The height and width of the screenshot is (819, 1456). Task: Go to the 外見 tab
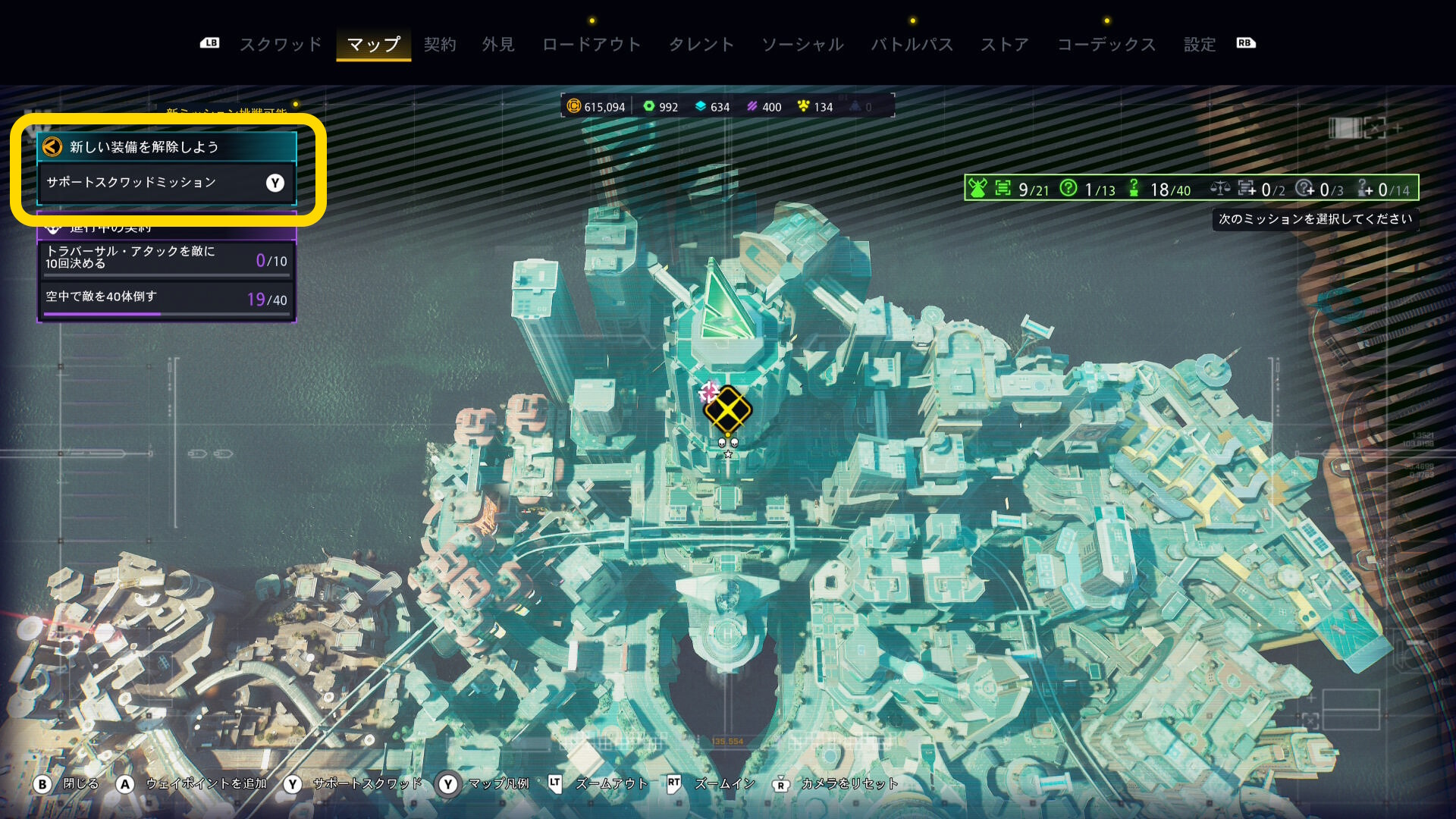(x=498, y=44)
